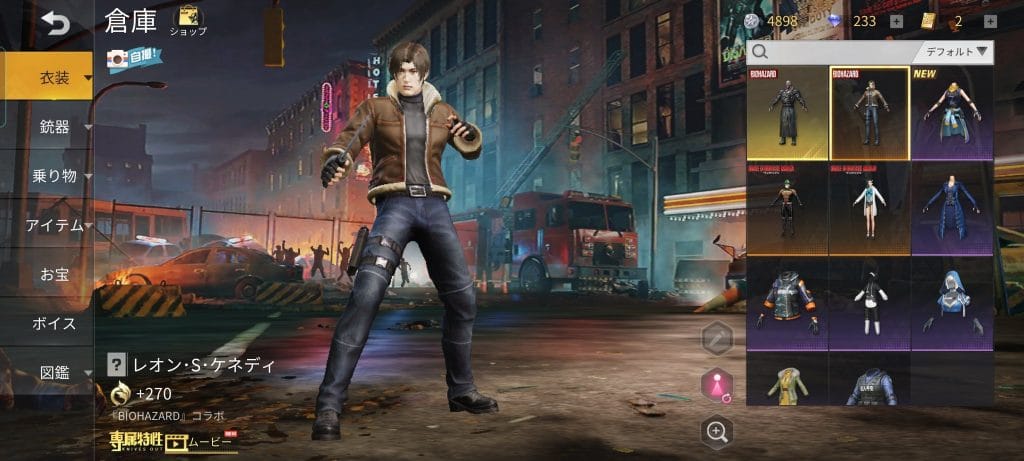This screenshot has width=1024, height=461.
Task: Open the 専属特性 exclusive traits info
Action: pyautogui.click(x=136, y=440)
